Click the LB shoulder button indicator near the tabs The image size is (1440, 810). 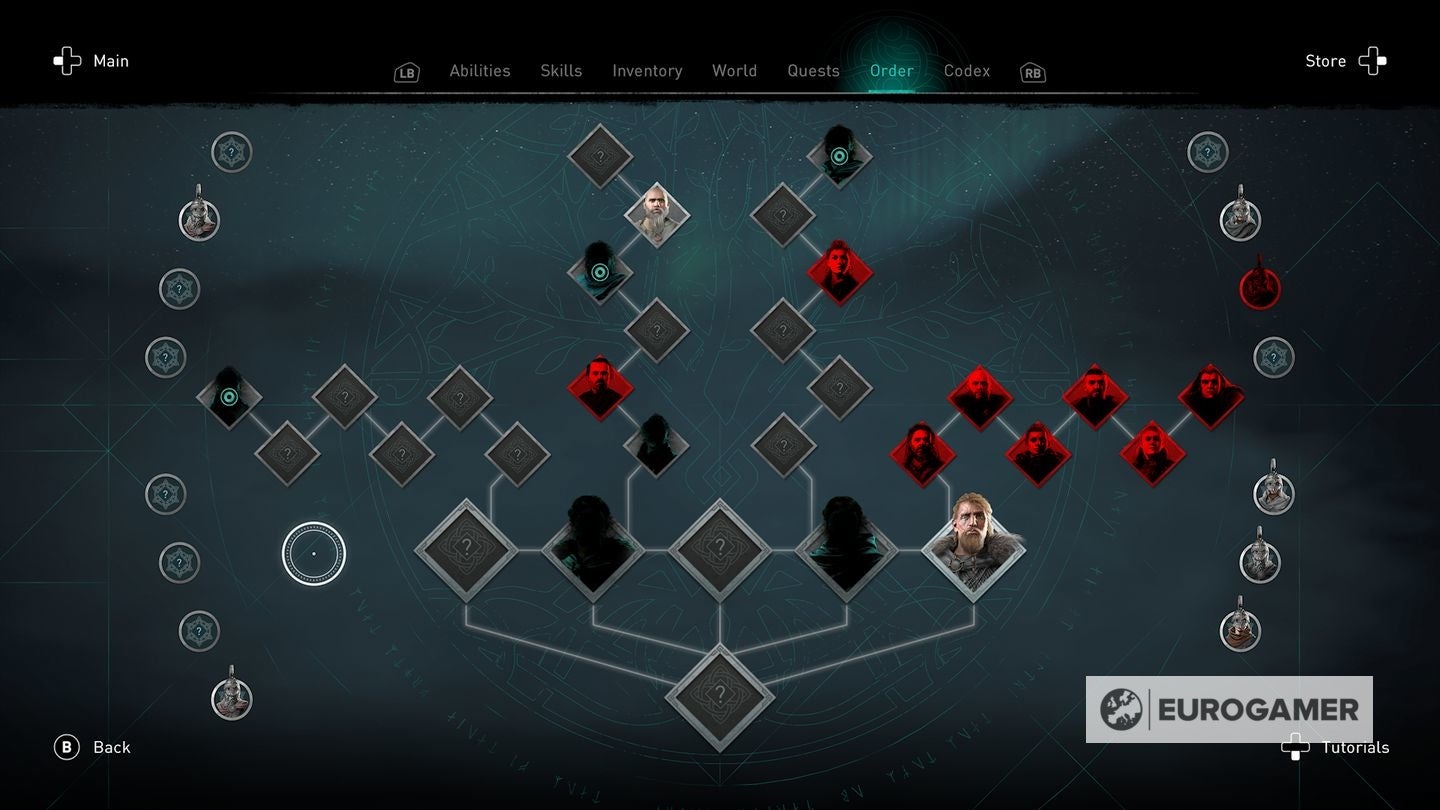pyautogui.click(x=406, y=72)
